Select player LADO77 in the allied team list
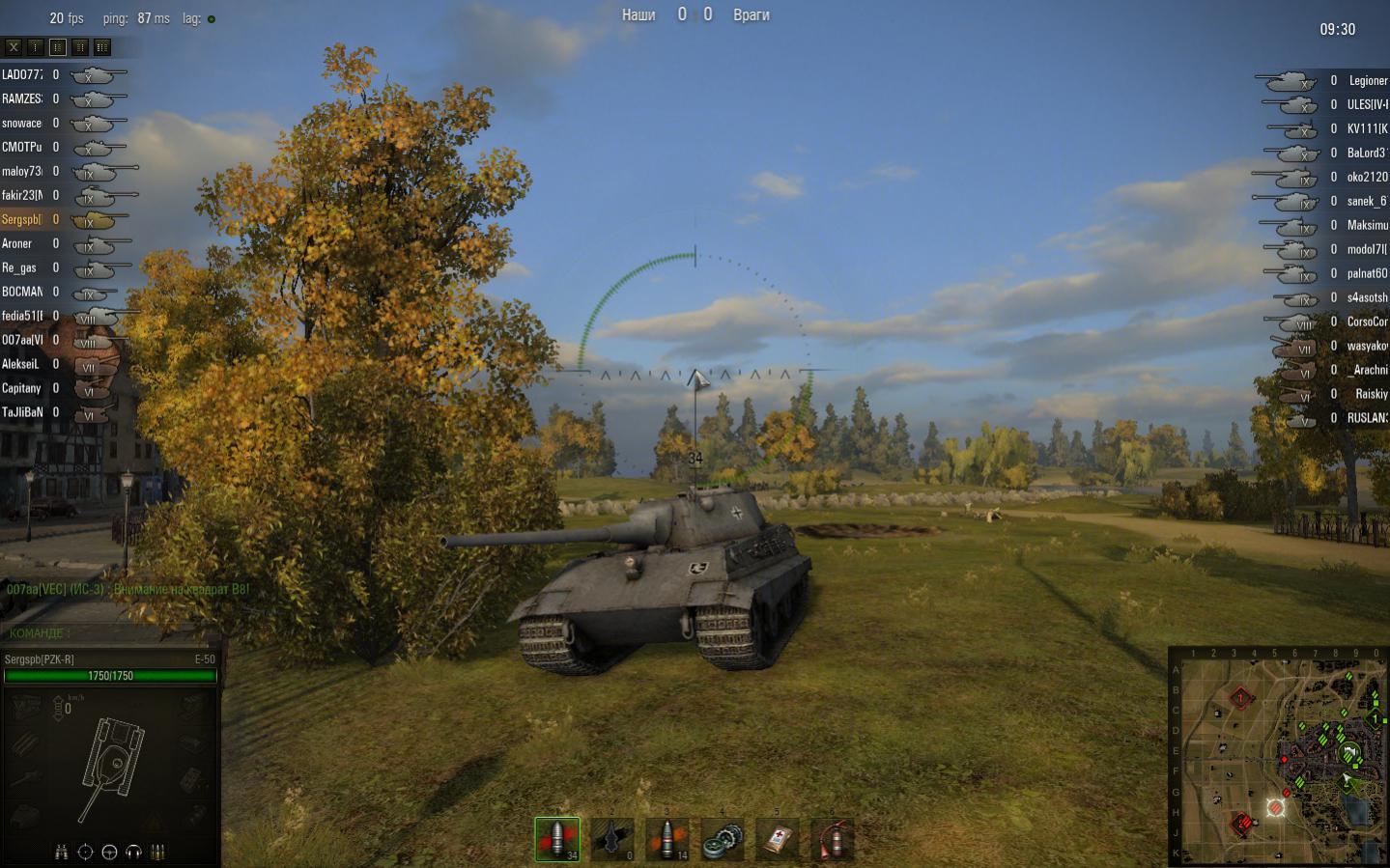The height and width of the screenshot is (868, 1390). pos(22,74)
